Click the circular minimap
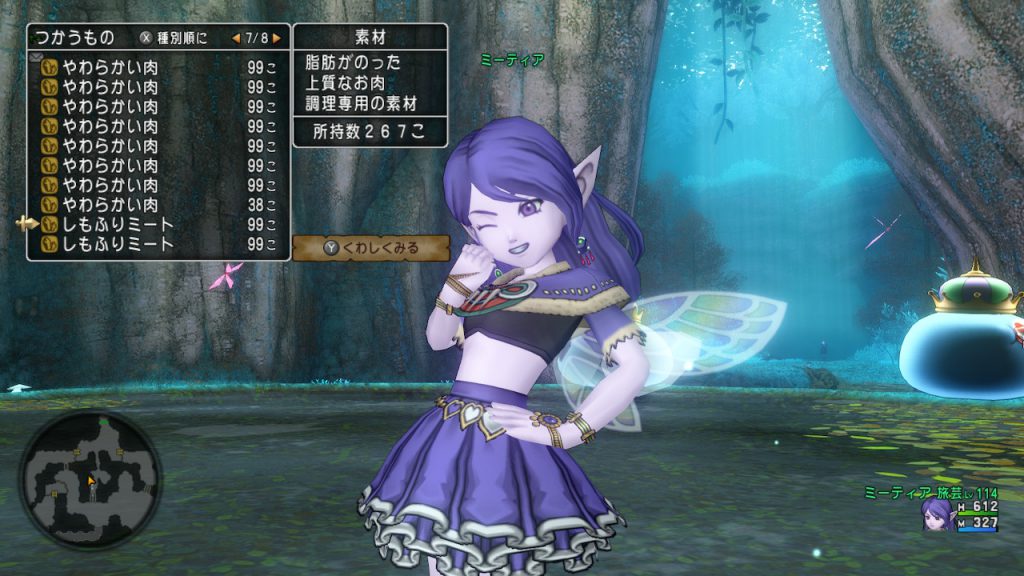The image size is (1024, 576). coord(90,481)
